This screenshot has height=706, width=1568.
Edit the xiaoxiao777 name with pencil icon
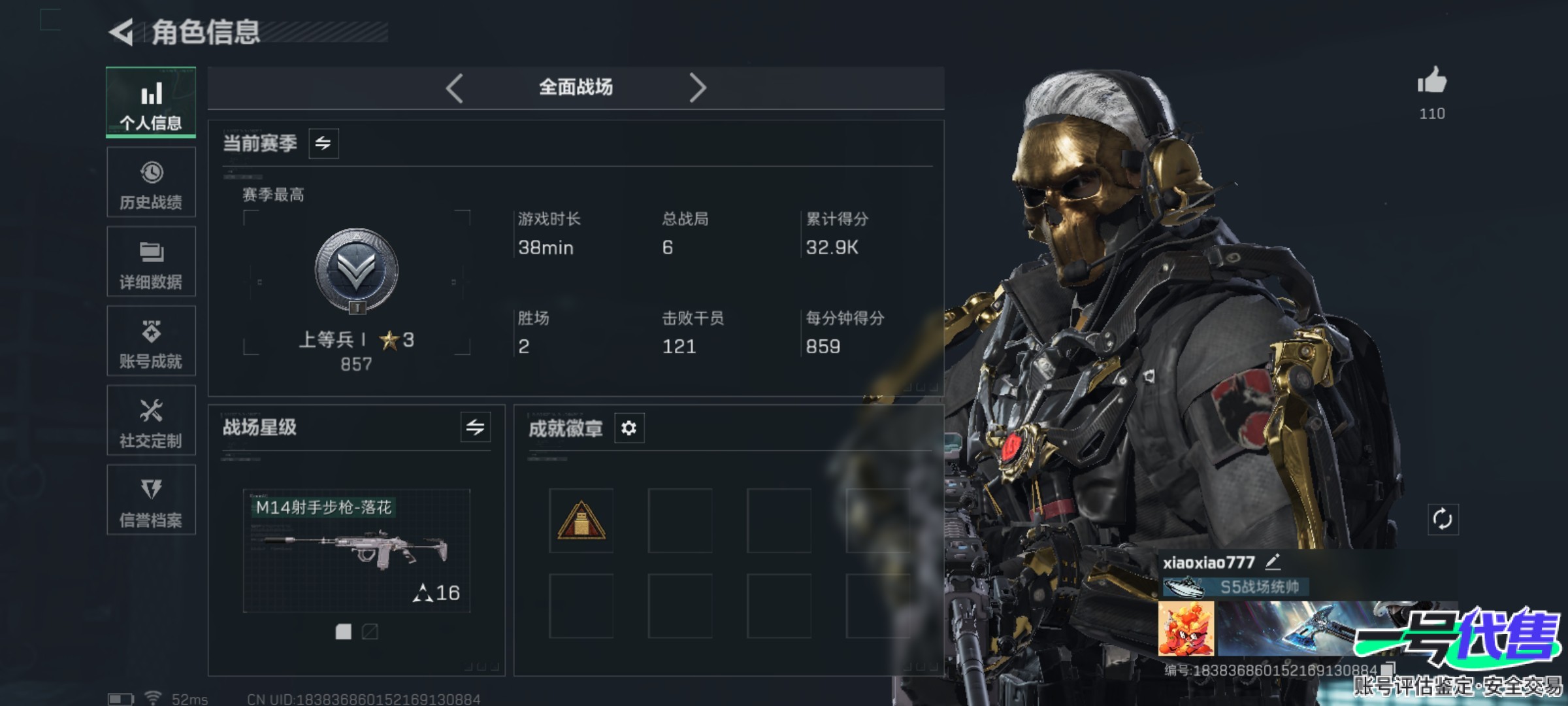coord(1273,562)
